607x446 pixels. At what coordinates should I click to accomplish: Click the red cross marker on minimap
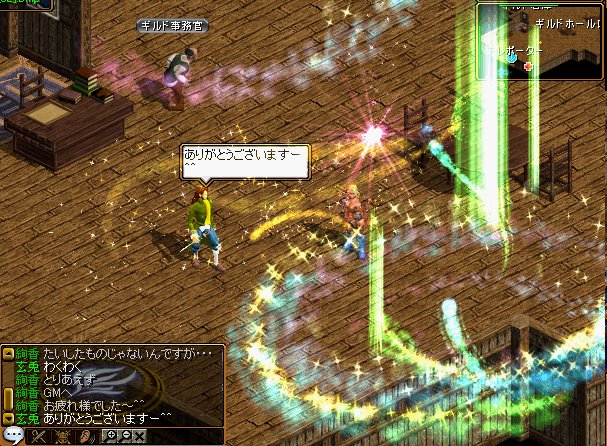click(528, 67)
